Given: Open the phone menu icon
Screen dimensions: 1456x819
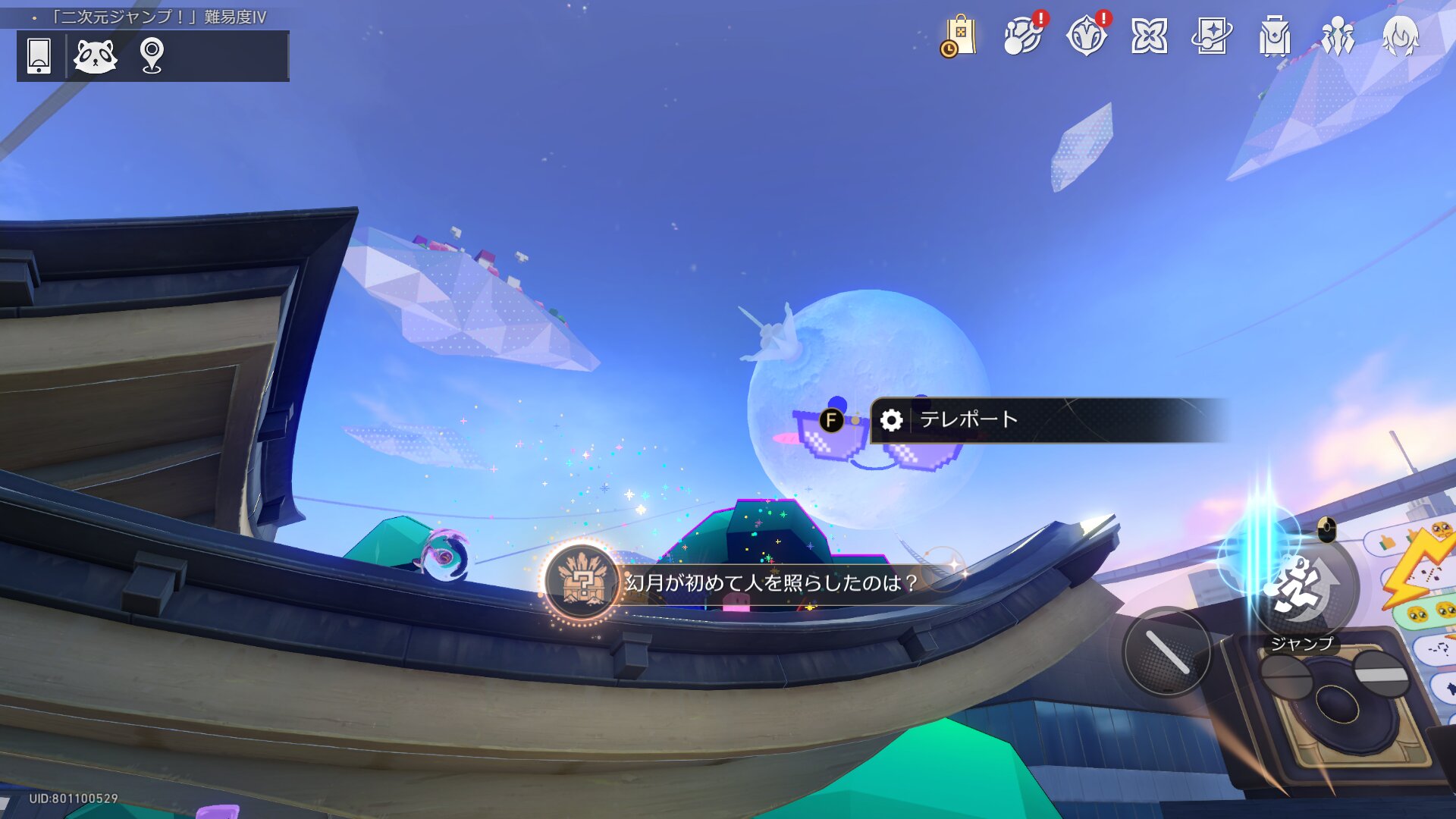Looking at the screenshot, I should coord(39,55).
